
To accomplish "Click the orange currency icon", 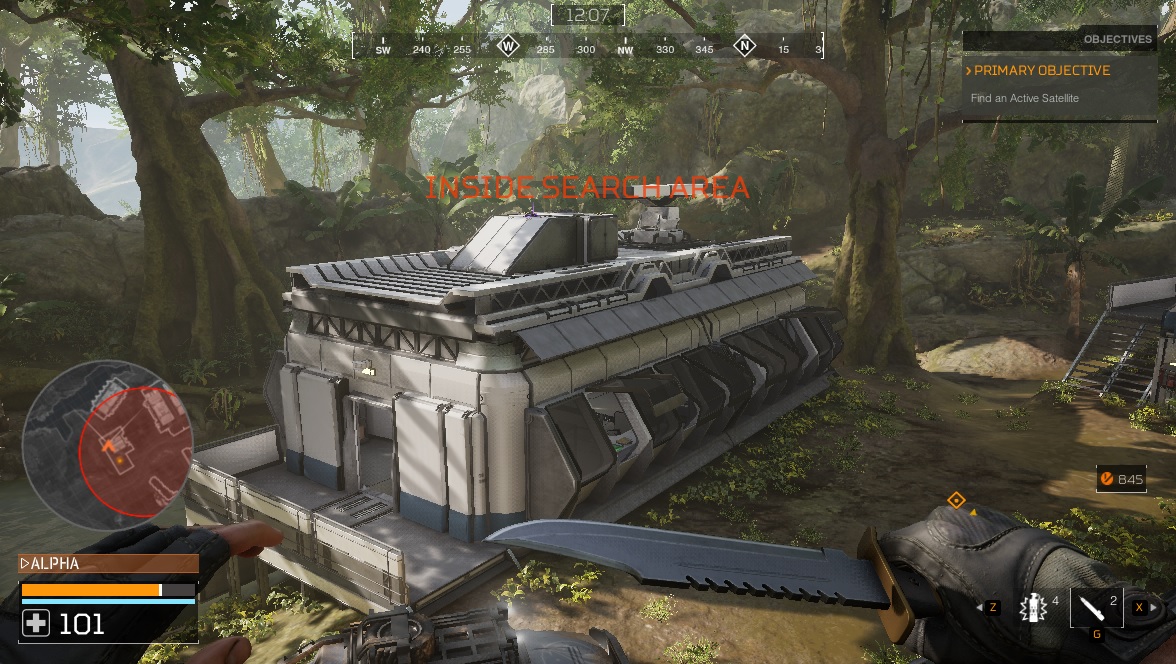I will coord(1107,480).
